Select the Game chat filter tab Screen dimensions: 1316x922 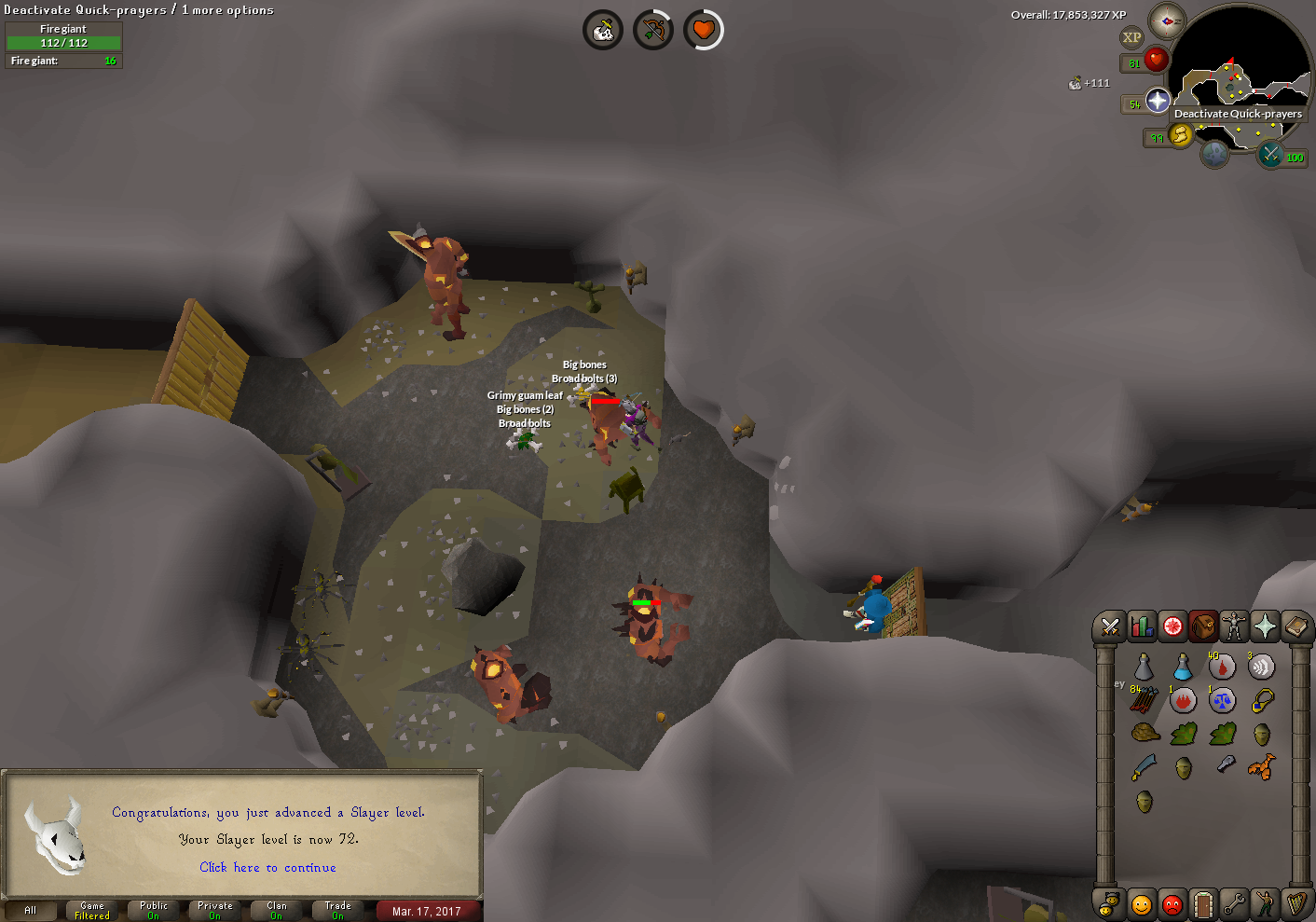[x=92, y=910]
